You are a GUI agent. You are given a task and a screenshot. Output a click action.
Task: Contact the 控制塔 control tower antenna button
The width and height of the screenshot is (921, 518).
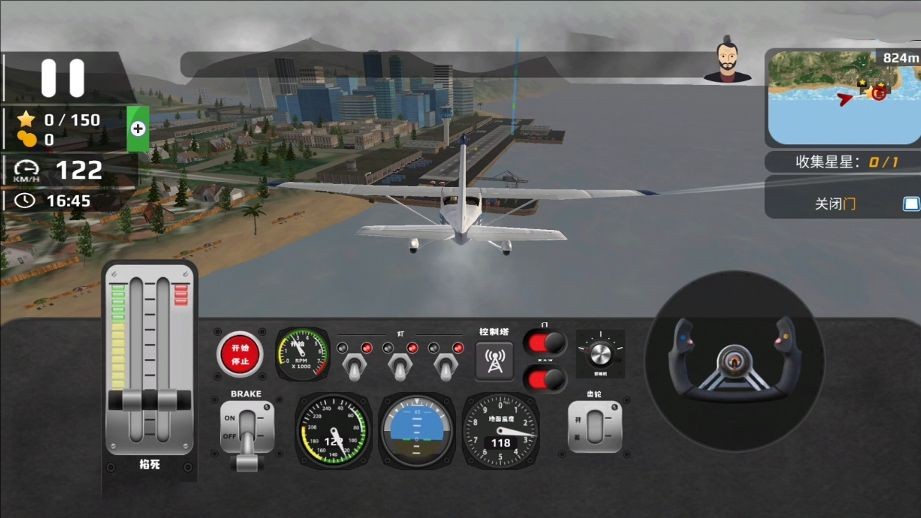[x=494, y=360]
